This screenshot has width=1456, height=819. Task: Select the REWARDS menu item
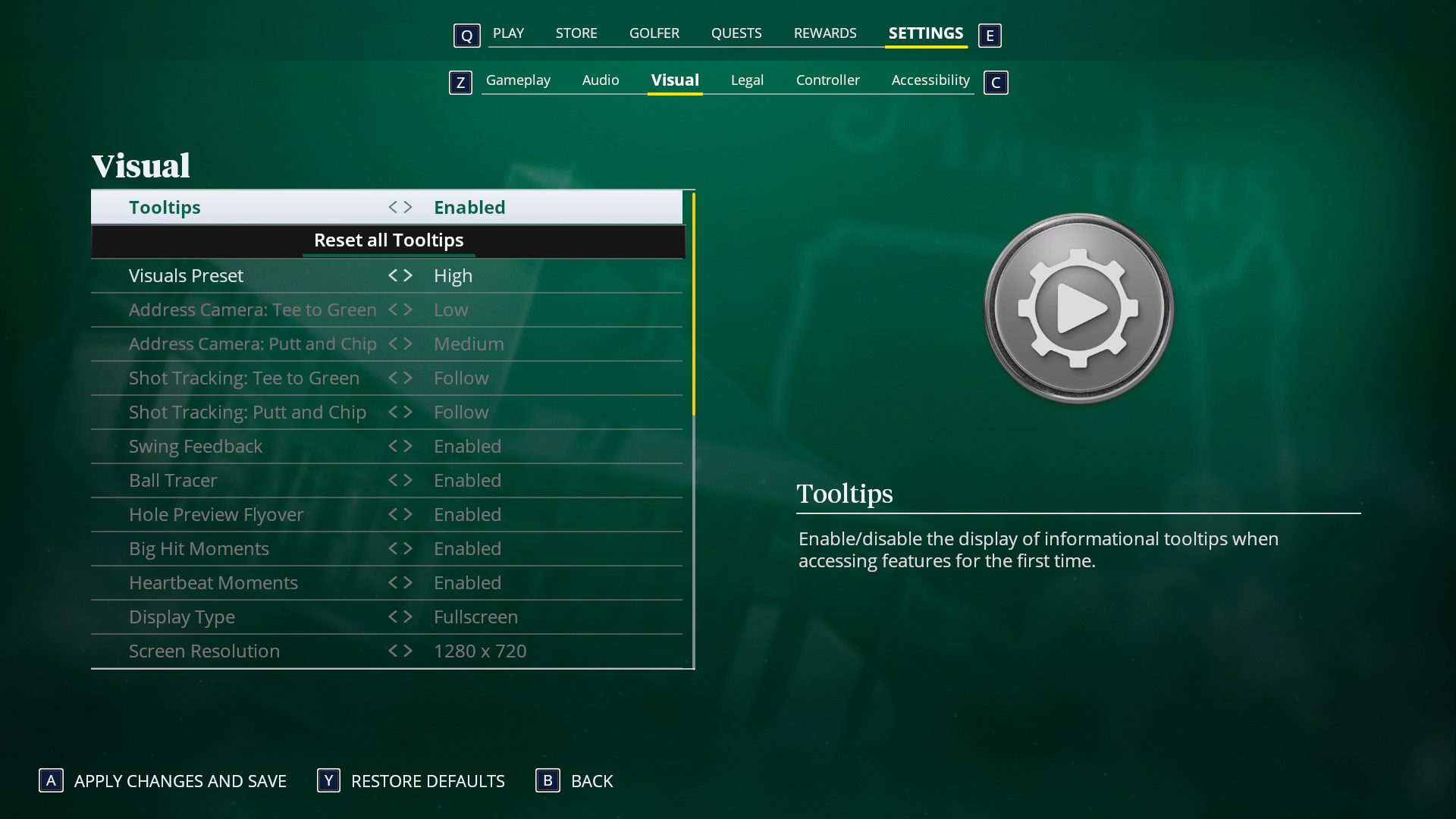(824, 33)
